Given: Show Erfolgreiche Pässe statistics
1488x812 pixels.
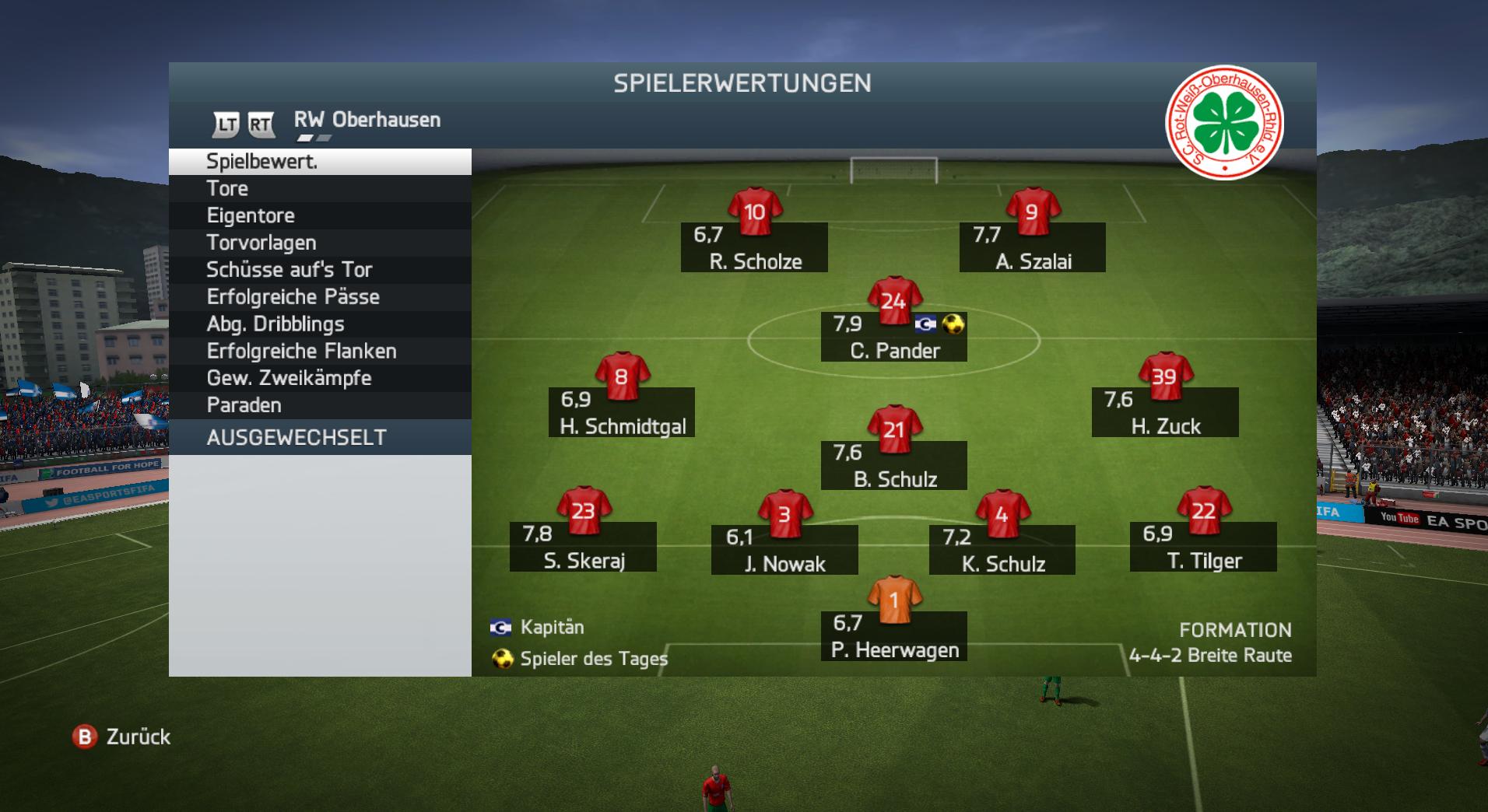Looking at the screenshot, I should click(x=319, y=297).
